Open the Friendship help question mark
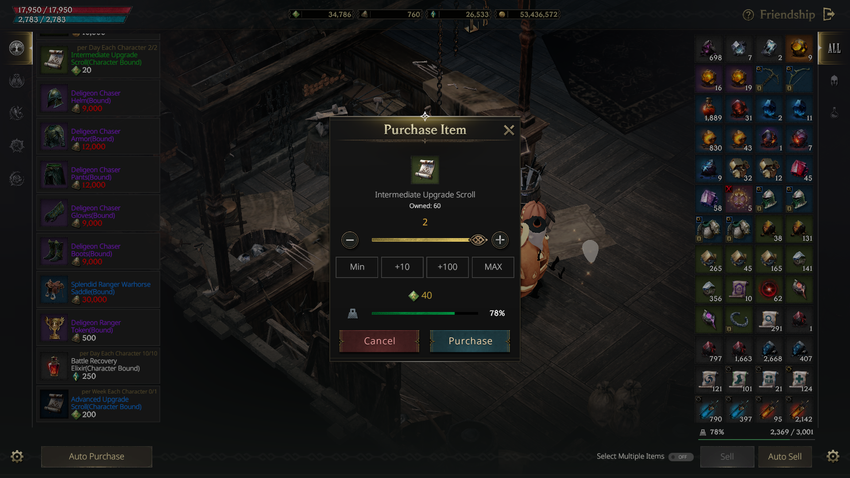 click(748, 15)
